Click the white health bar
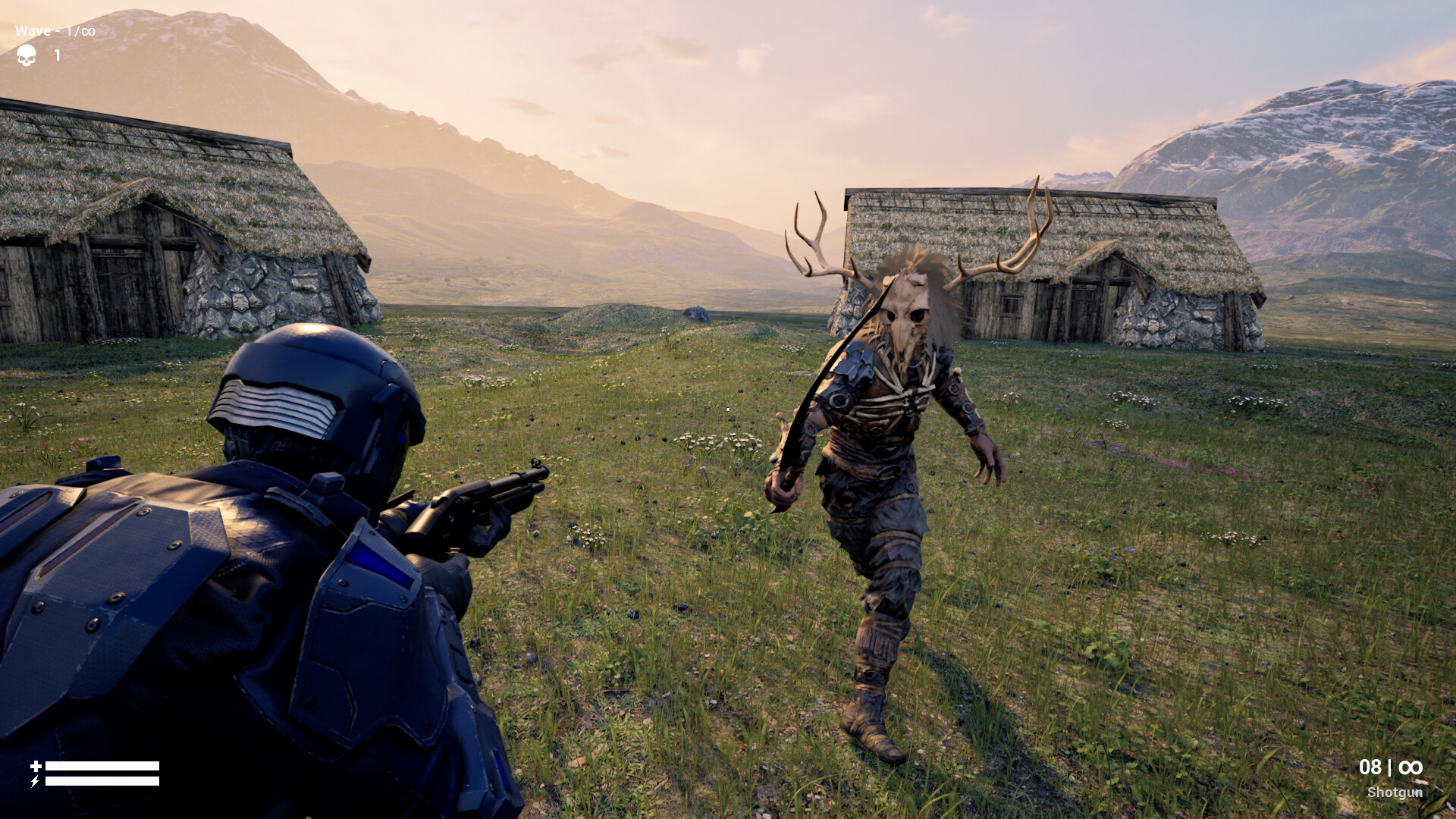This screenshot has width=1456, height=819. point(102,765)
